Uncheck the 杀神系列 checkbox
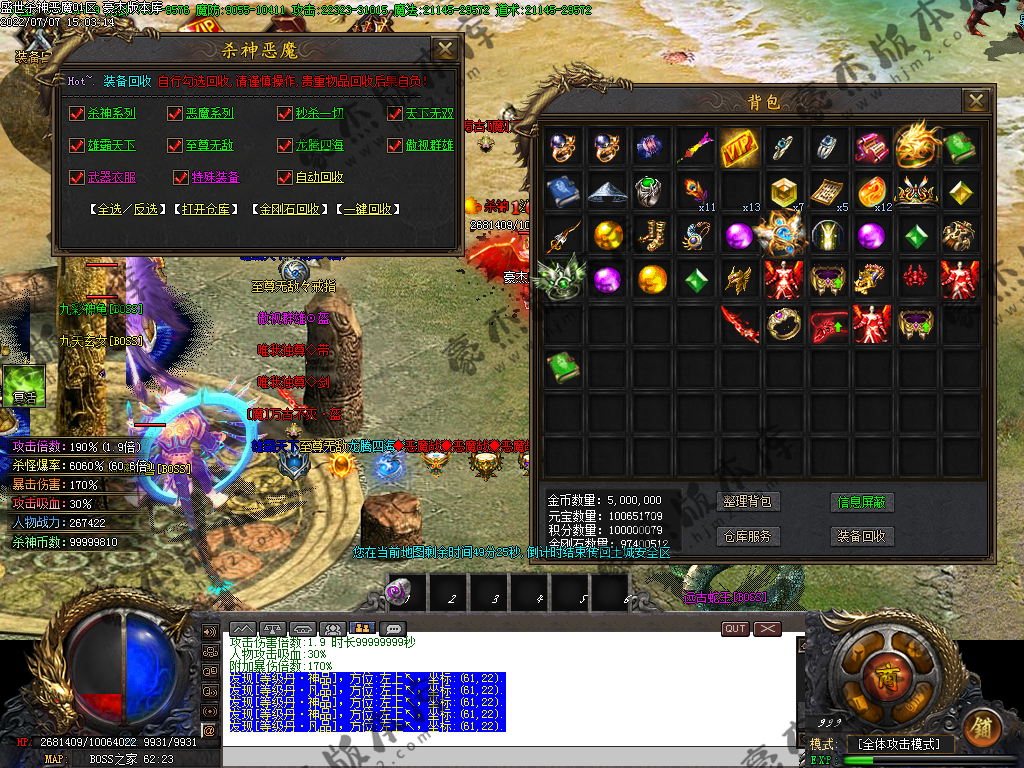Screen dimensions: 1024x768 coord(77,114)
